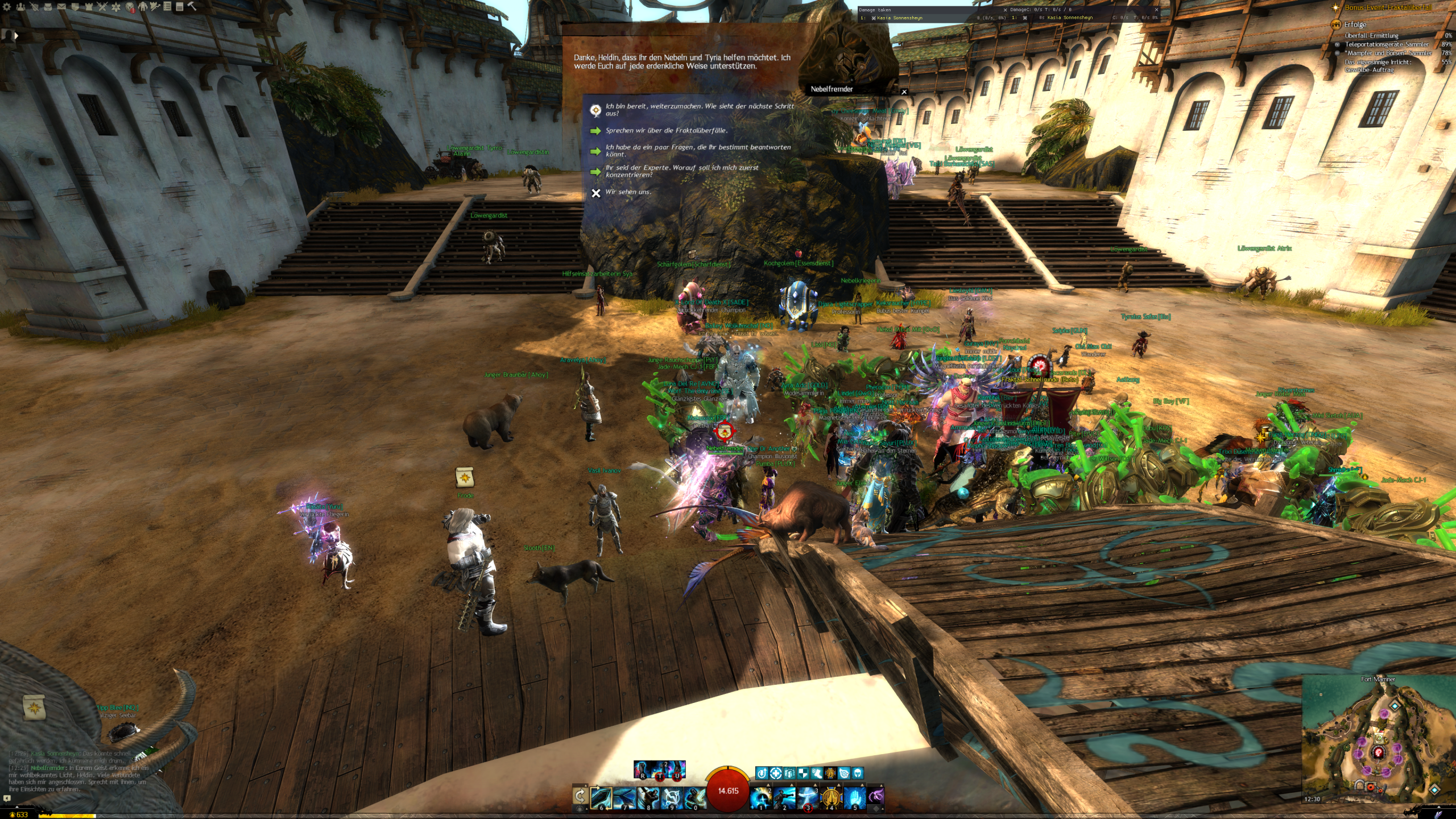Open the crossed swords PvP menu

[x=102, y=7]
